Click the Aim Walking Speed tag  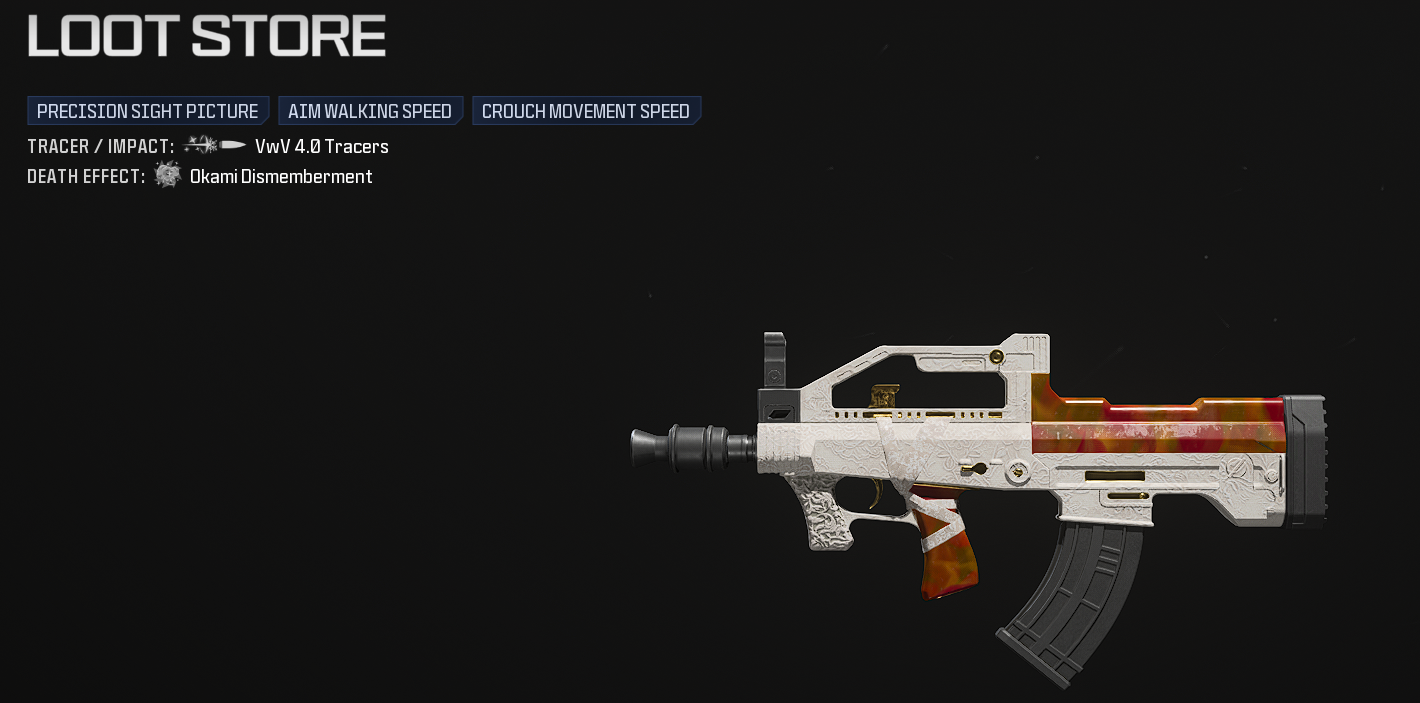tap(370, 111)
